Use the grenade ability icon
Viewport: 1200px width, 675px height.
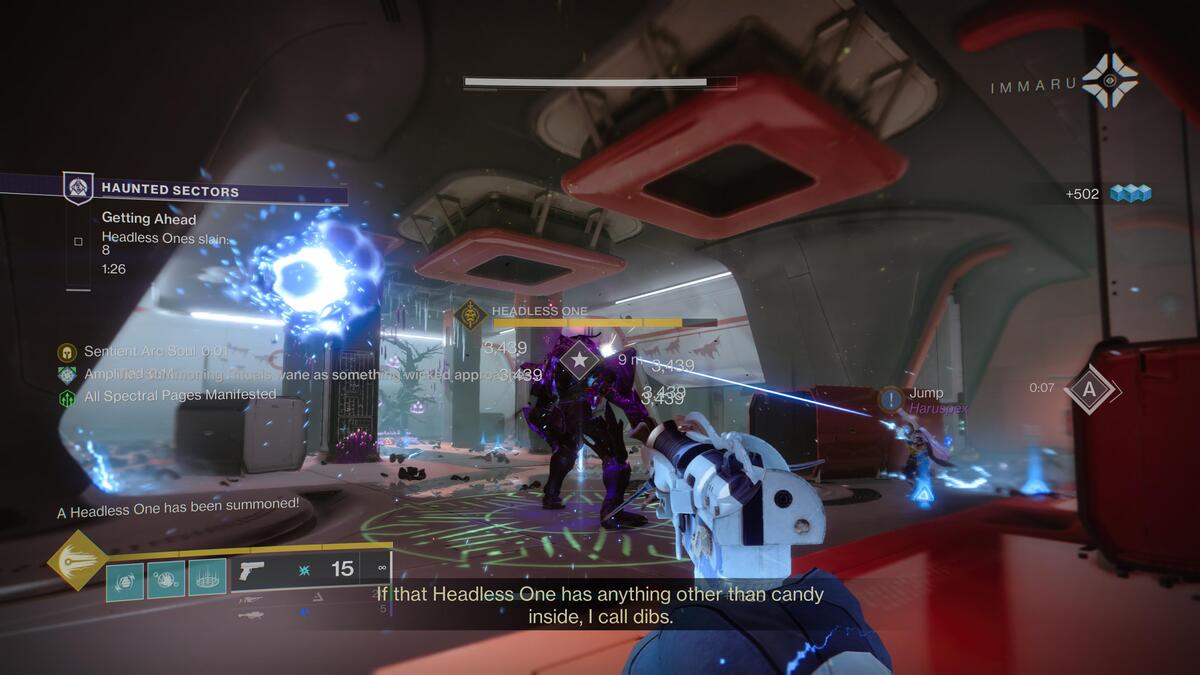point(125,579)
